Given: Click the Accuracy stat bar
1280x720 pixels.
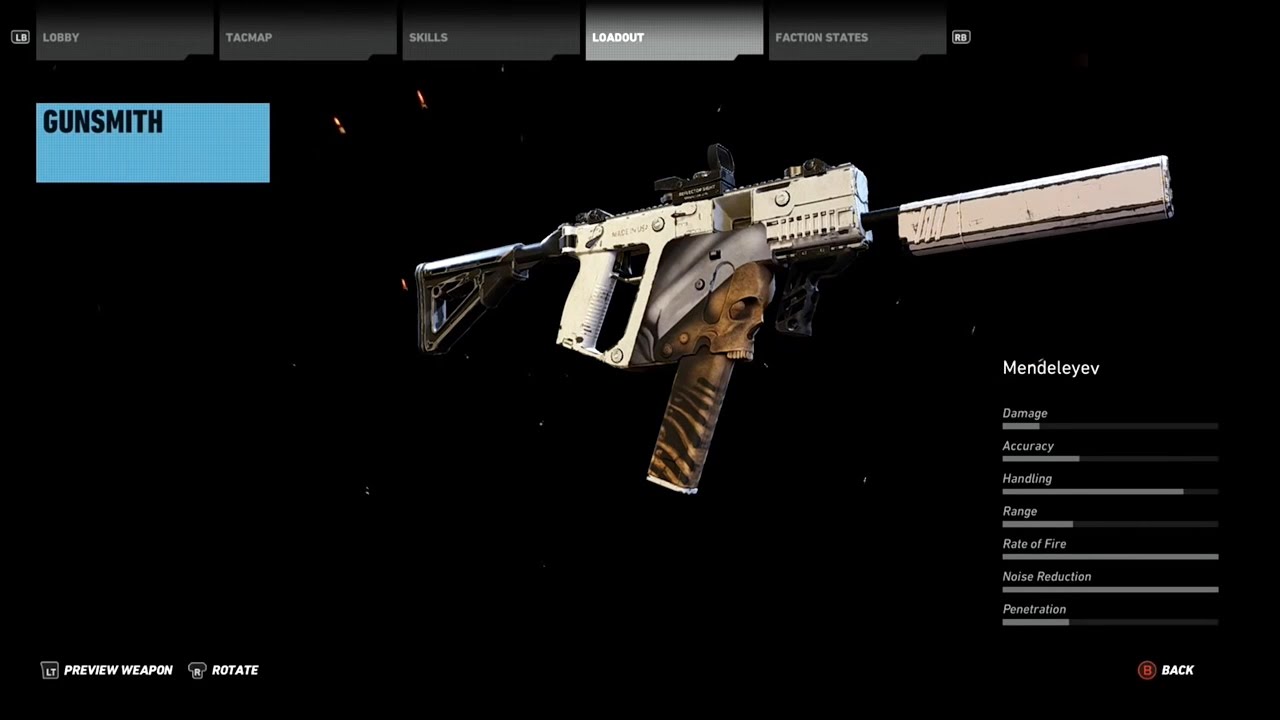Looking at the screenshot, I should [x=1110, y=459].
